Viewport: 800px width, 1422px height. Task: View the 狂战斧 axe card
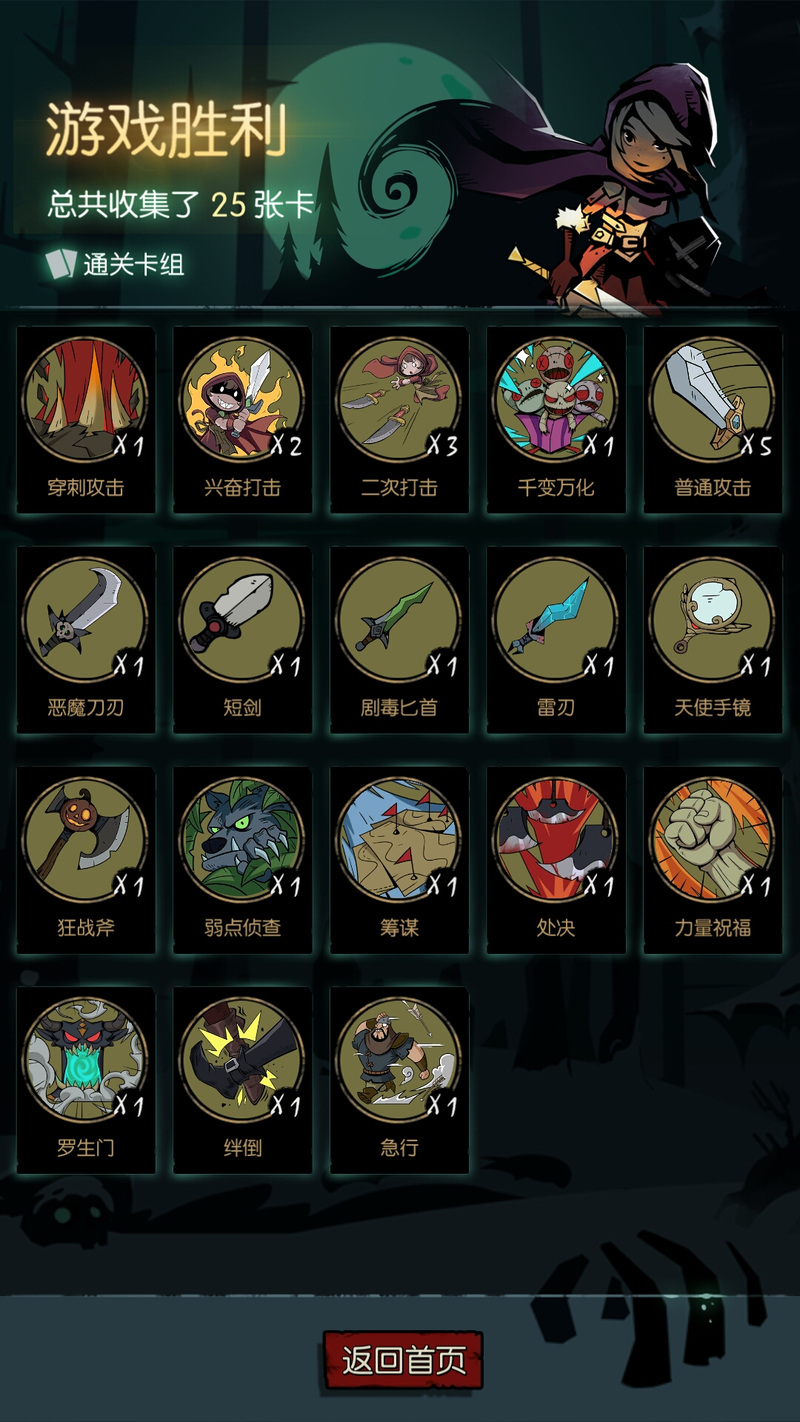click(86, 859)
